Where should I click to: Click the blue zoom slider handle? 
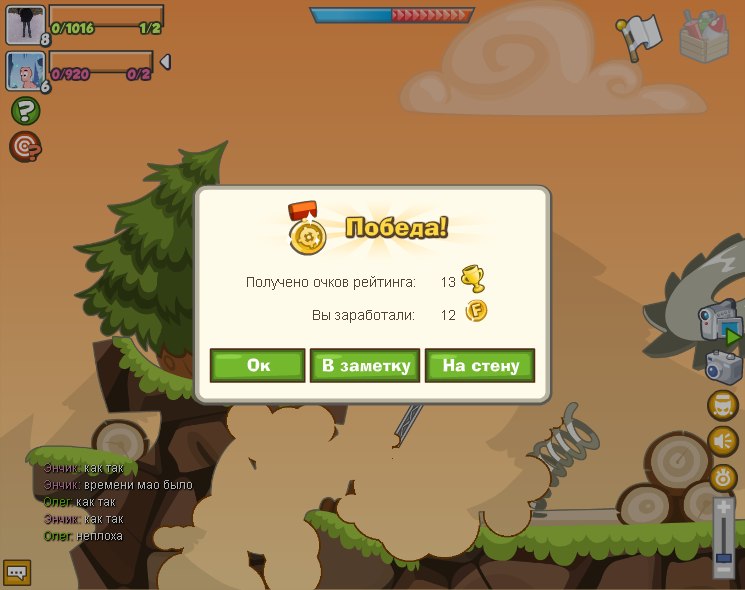(x=724, y=556)
